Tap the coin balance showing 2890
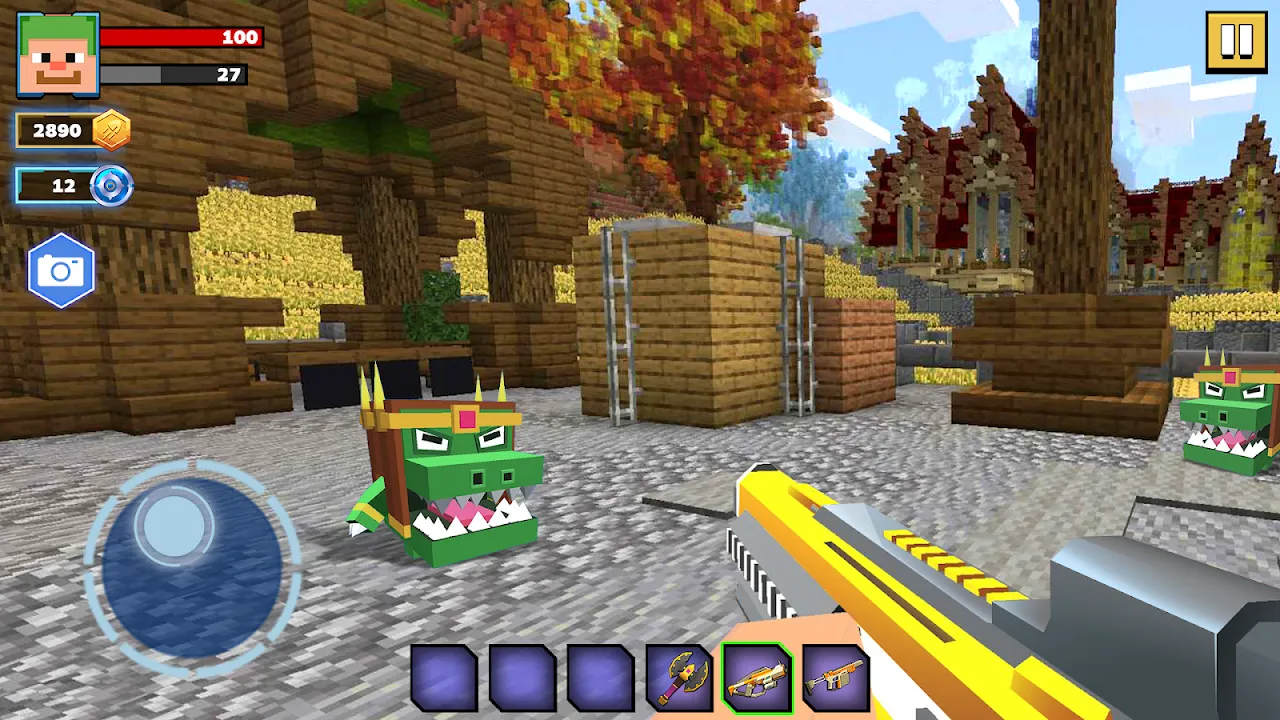1280x720 pixels. [62, 130]
